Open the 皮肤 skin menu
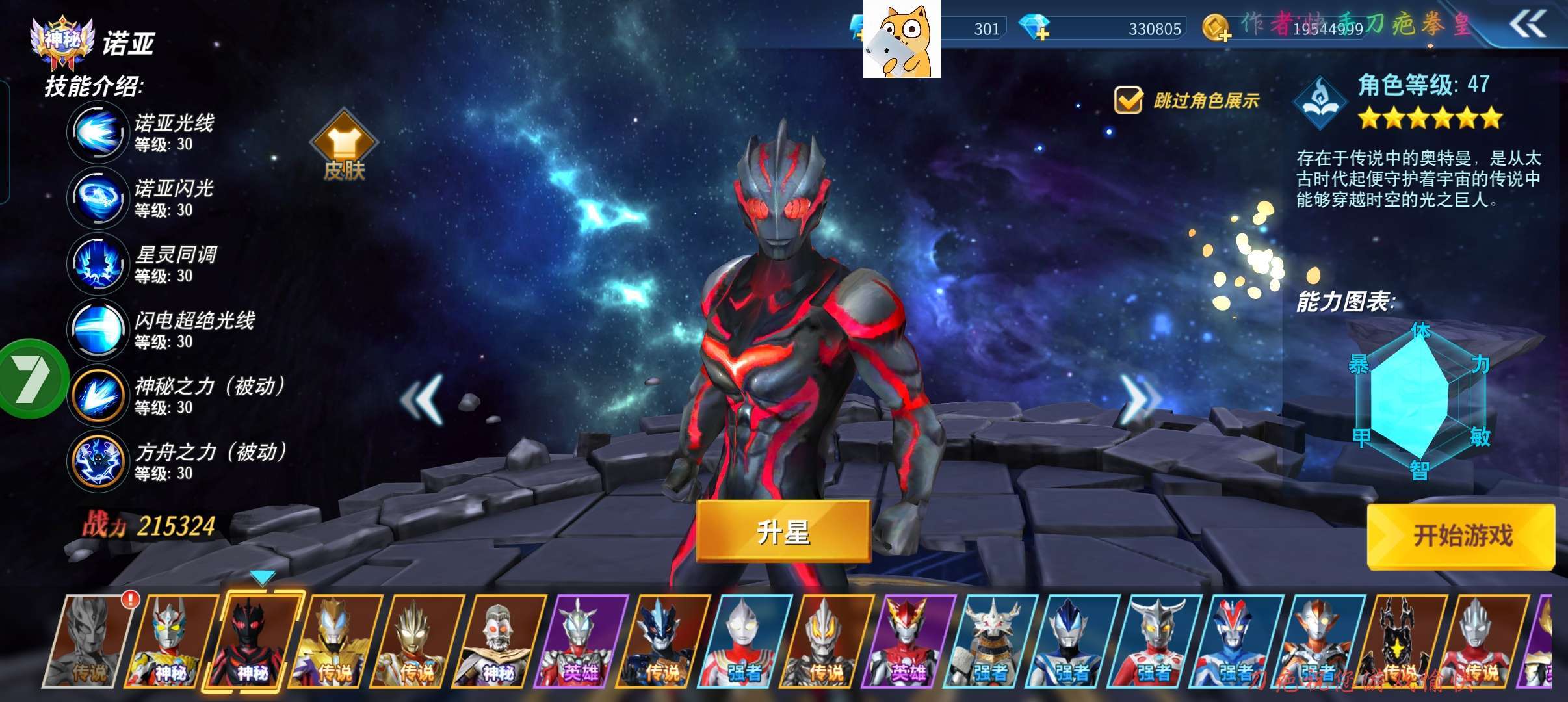The image size is (1568, 702). [344, 146]
